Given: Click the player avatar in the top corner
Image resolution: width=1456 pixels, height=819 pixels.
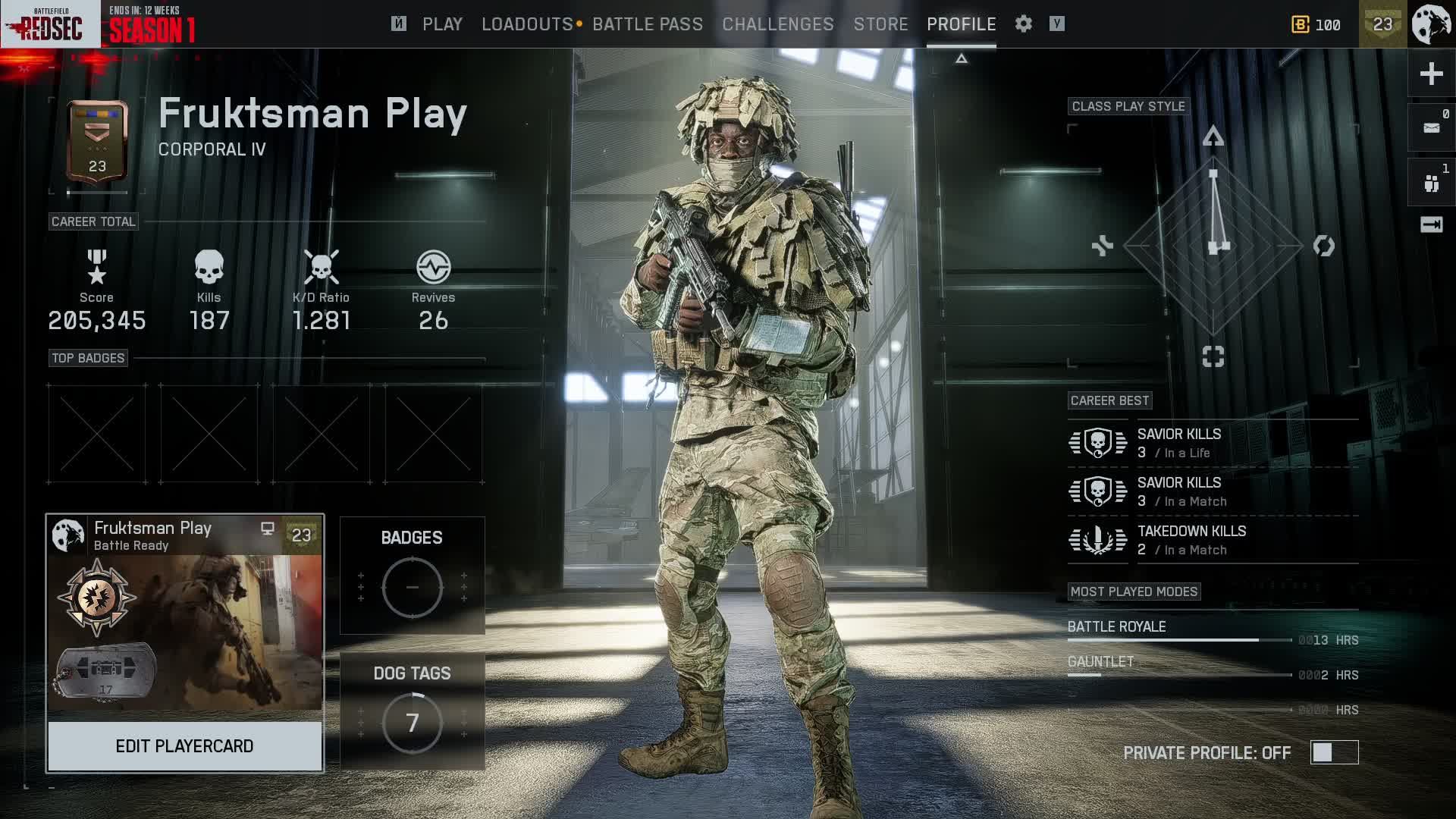Looking at the screenshot, I should click(x=1431, y=24).
